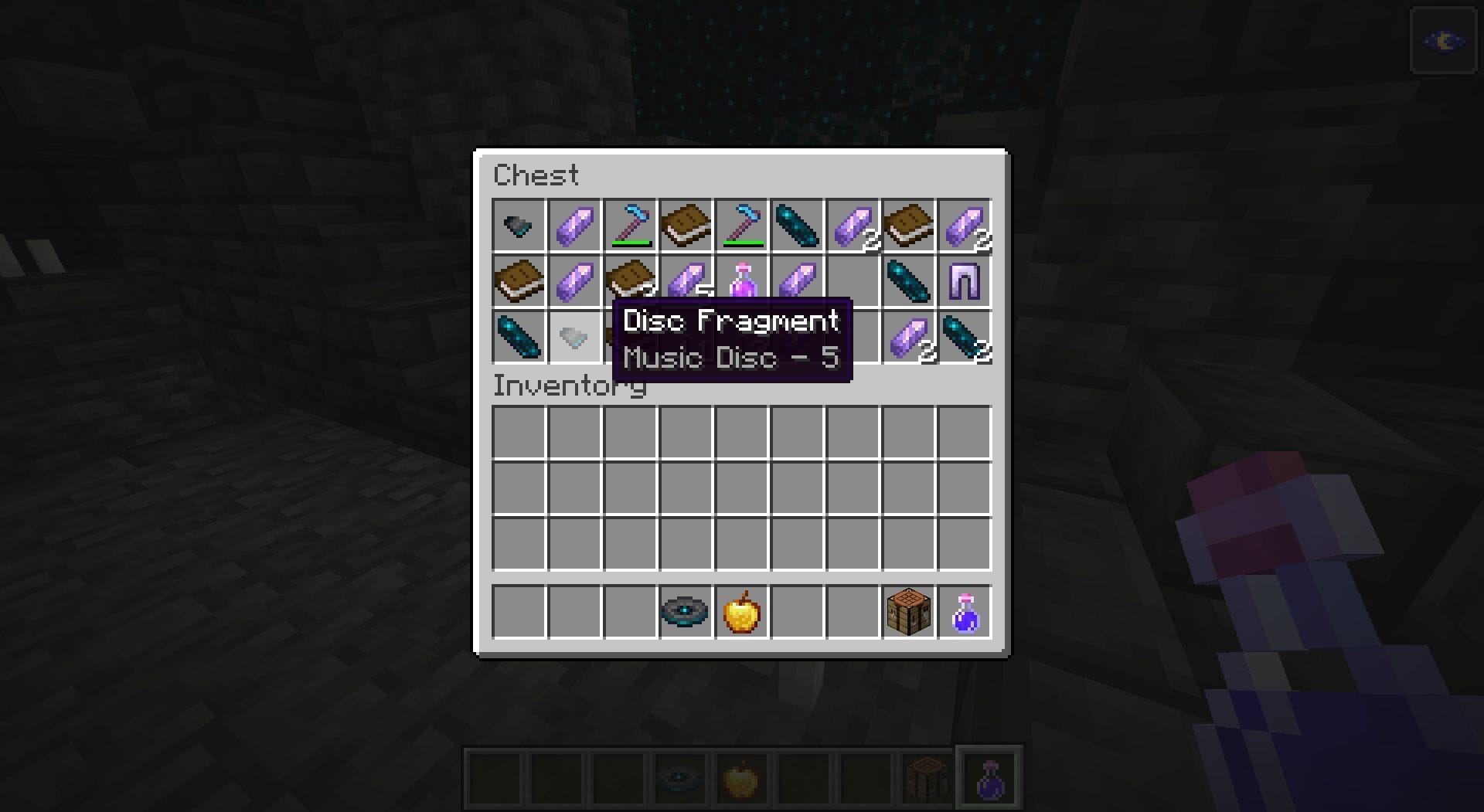Viewport: 1484px width, 812px height.
Task: Grab the crafting table from the hotbar
Action: 910,613
